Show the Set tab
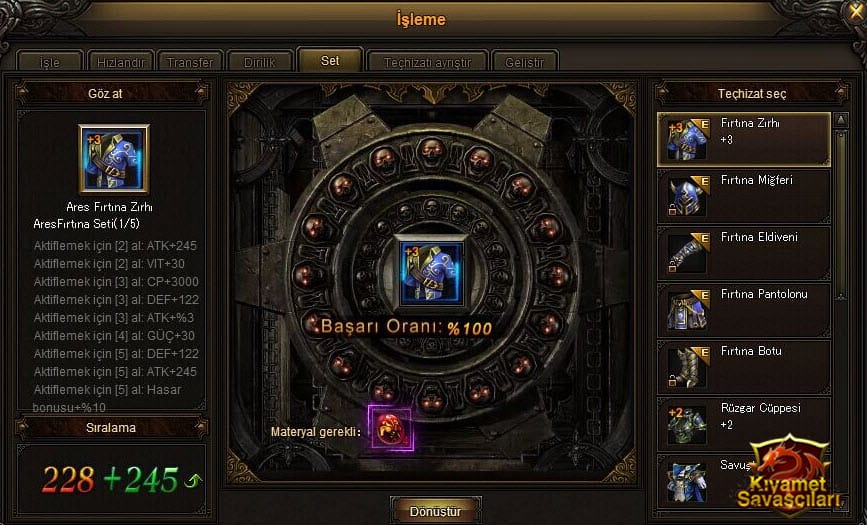The image size is (867, 525). tap(329, 60)
